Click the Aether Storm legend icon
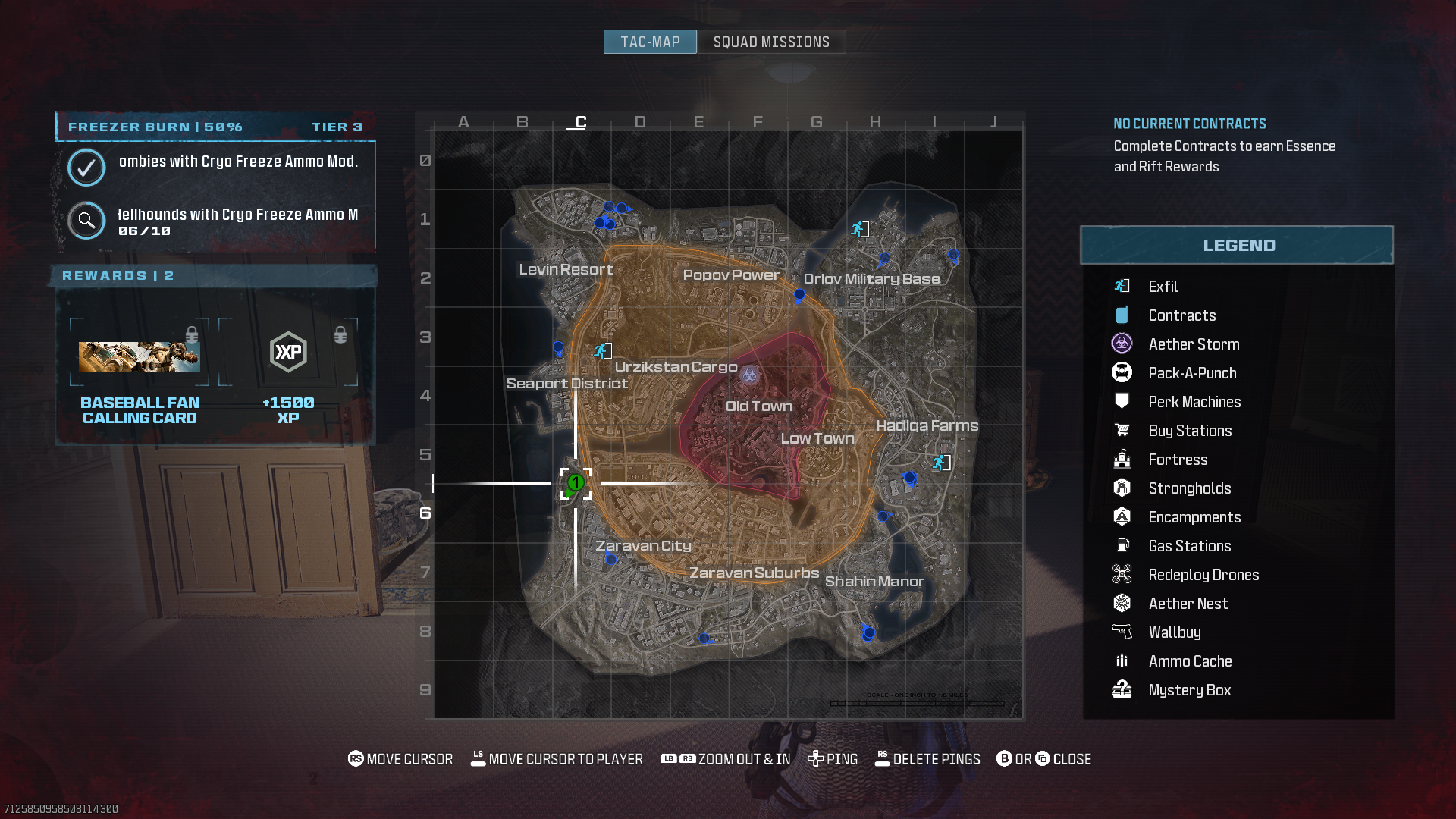Image resolution: width=1456 pixels, height=819 pixels. pos(1122,344)
